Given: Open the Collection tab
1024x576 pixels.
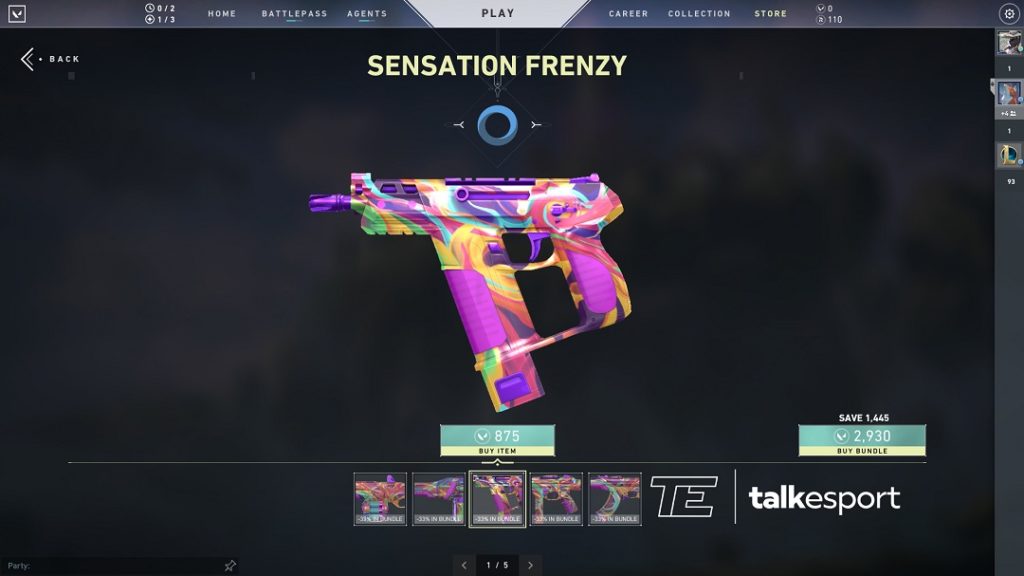Looking at the screenshot, I should click(x=699, y=14).
